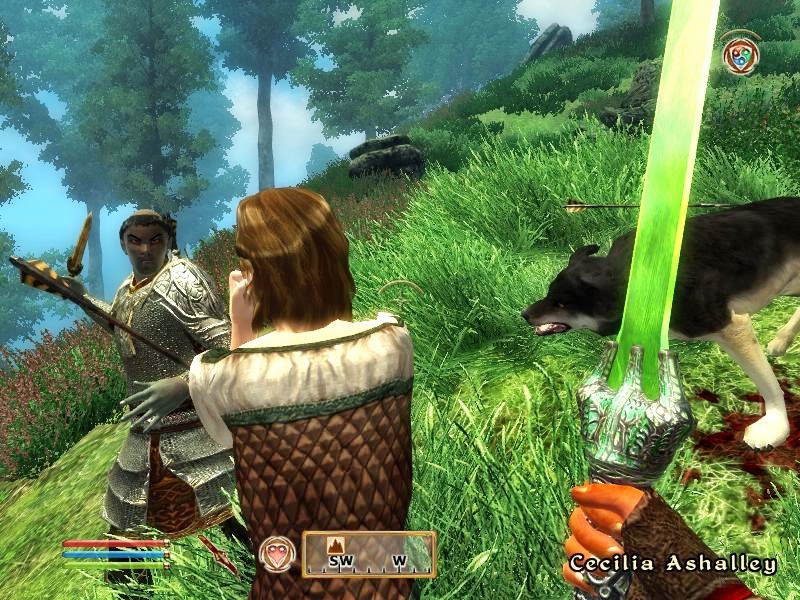Click the tri-colored shield effect icon

coord(740,53)
